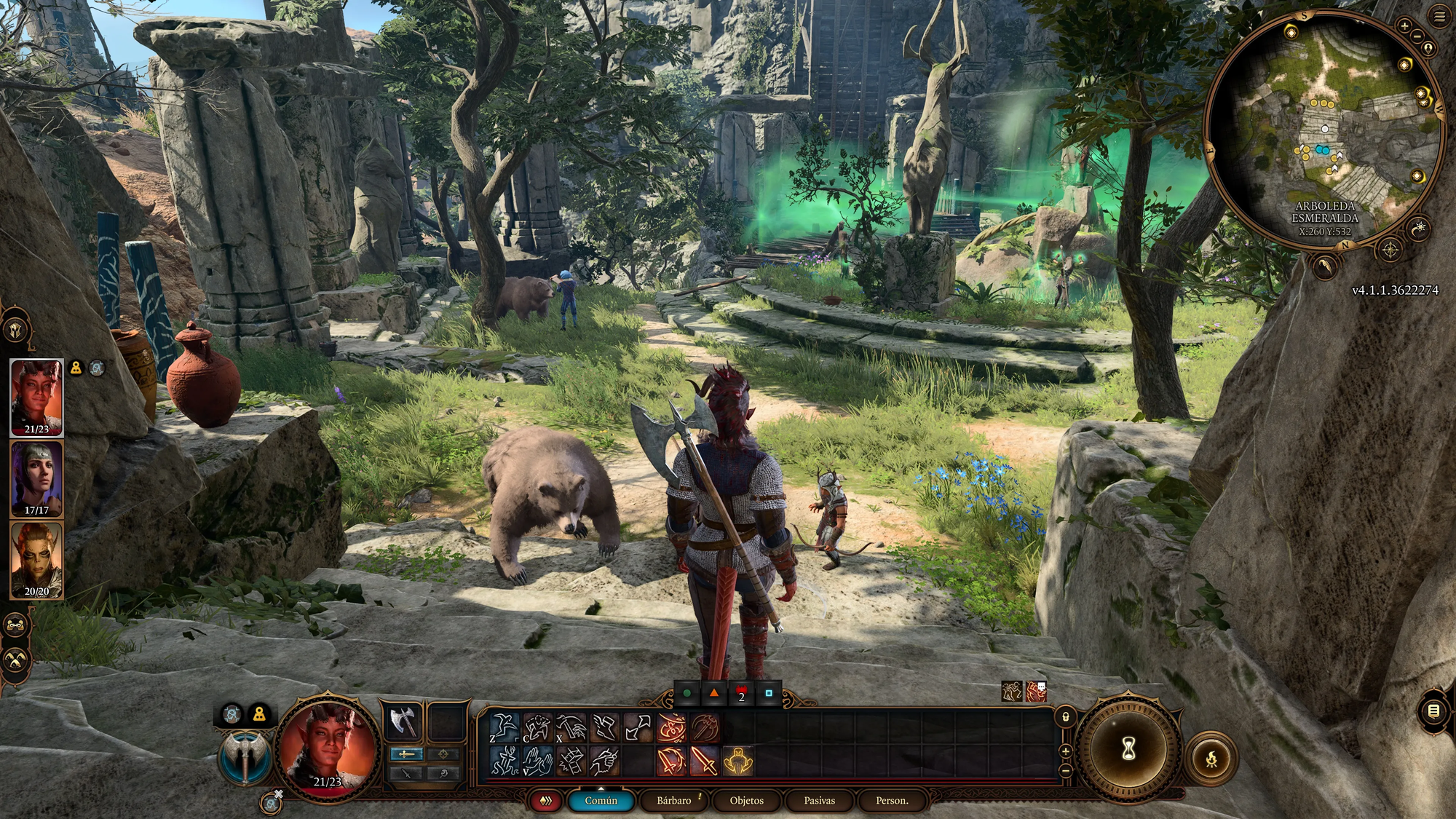Open the helmet icon above party portraits
The height and width of the screenshot is (819, 1456).
click(x=16, y=331)
